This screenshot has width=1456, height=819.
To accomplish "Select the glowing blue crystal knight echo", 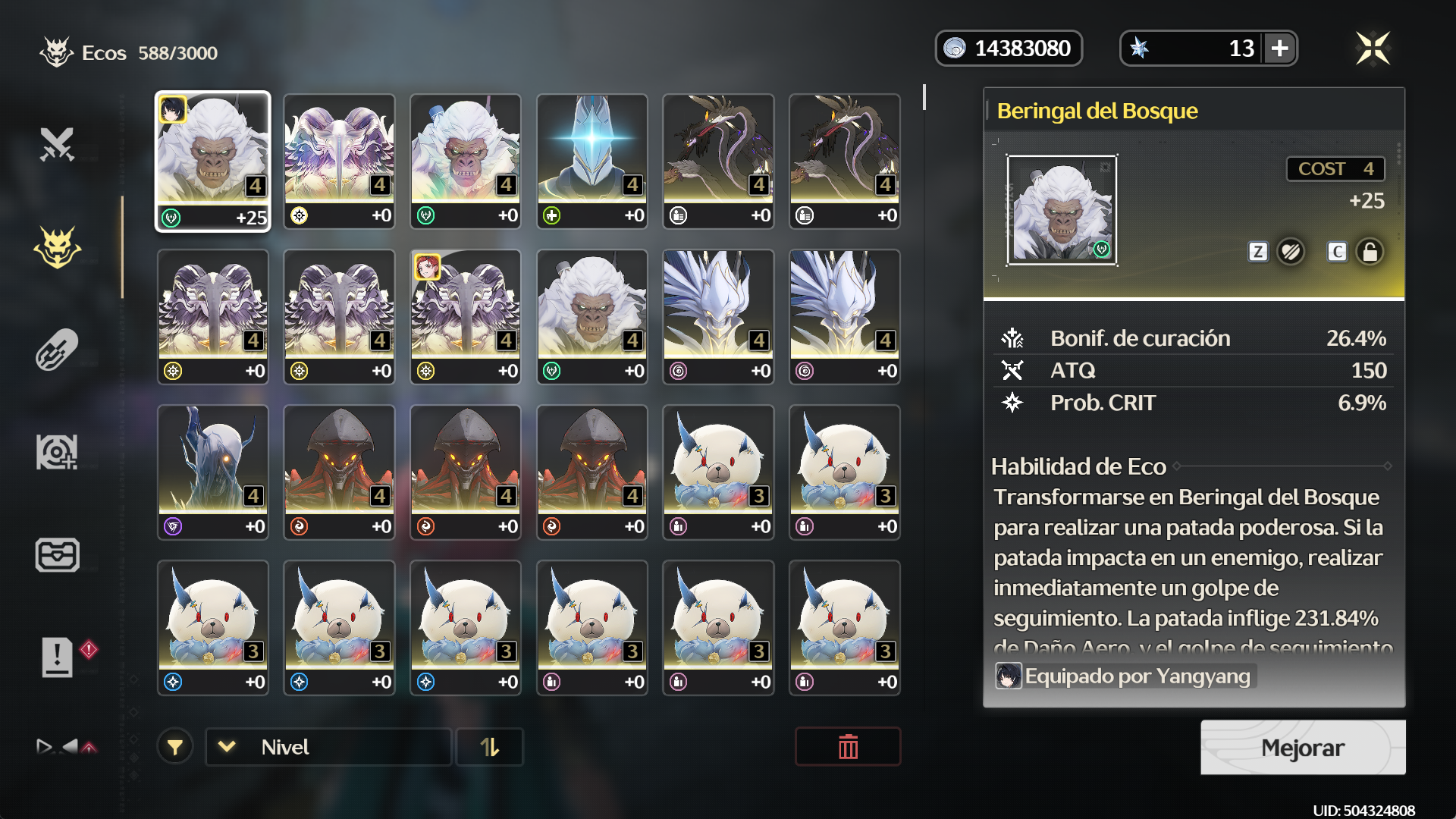I will click(591, 161).
